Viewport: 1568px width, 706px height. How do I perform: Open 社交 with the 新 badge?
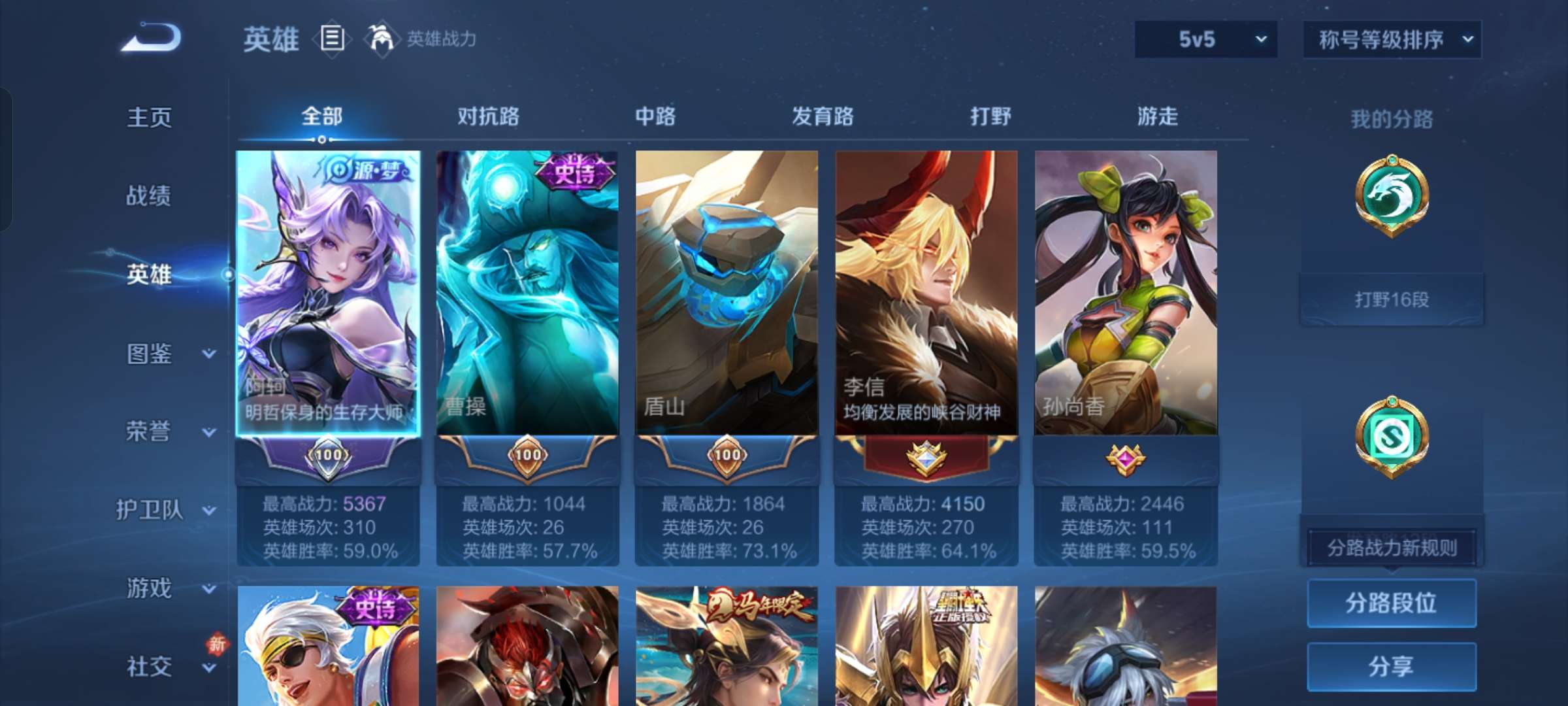click(x=147, y=667)
